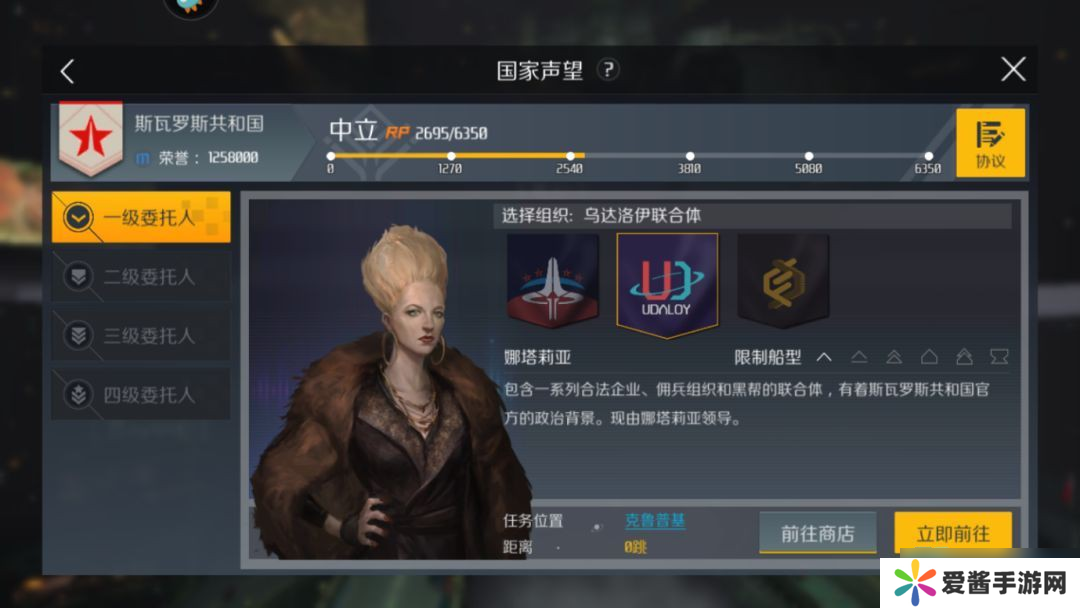
Task: Open the reputation help question mark
Action: tap(608, 70)
